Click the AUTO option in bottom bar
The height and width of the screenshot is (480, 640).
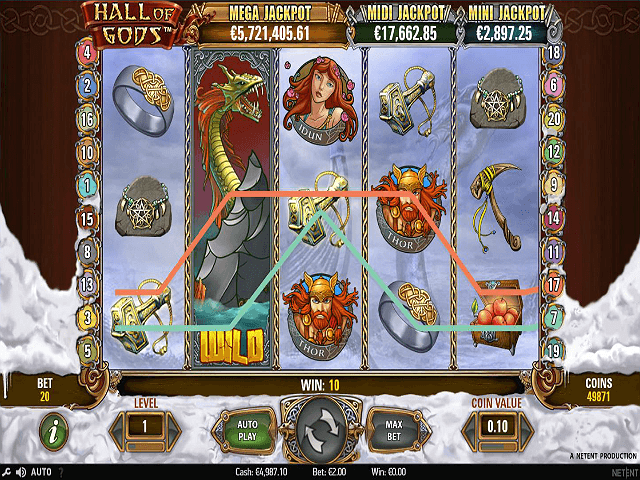tap(41, 472)
